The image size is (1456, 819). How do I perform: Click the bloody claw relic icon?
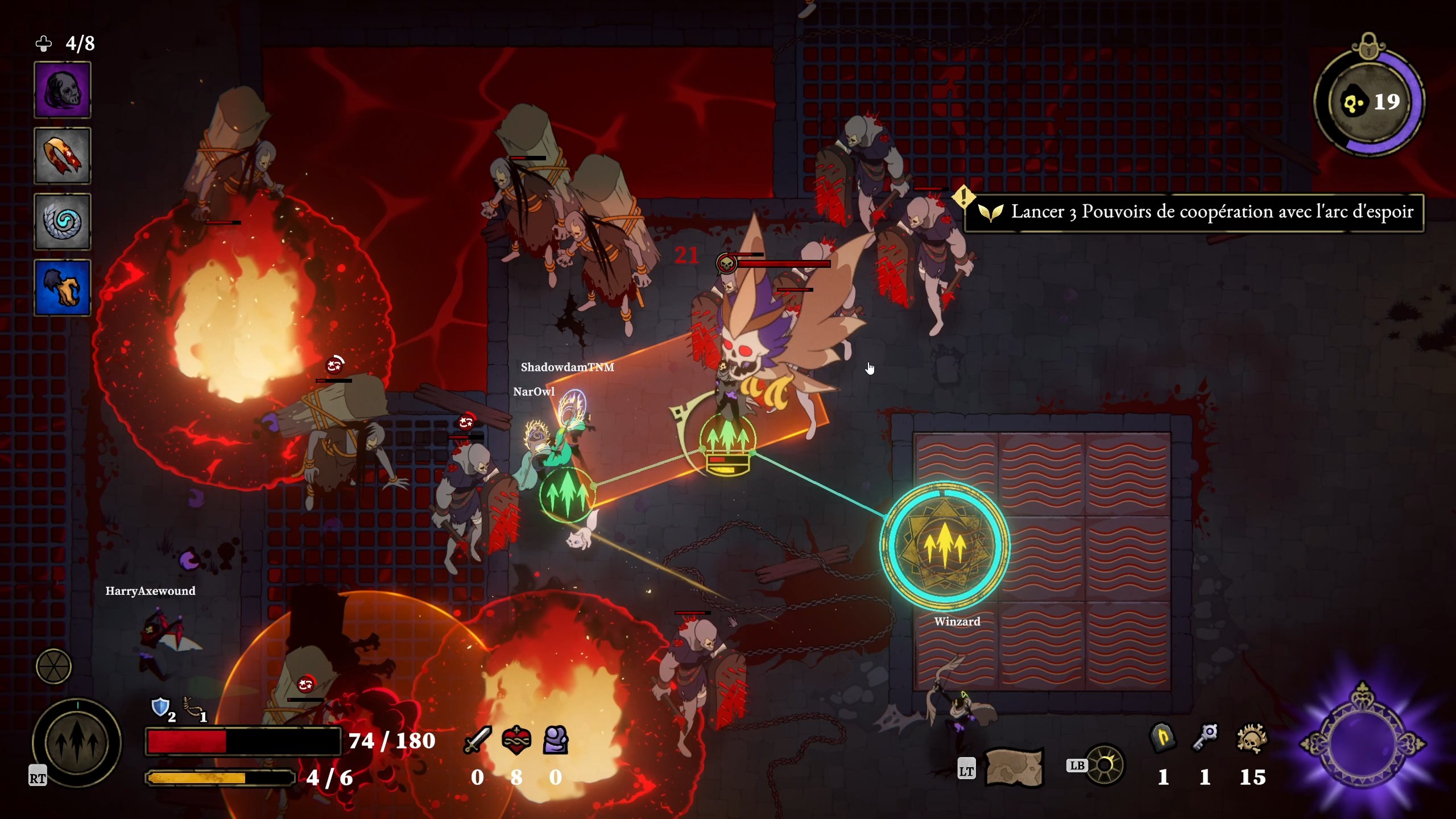click(63, 156)
